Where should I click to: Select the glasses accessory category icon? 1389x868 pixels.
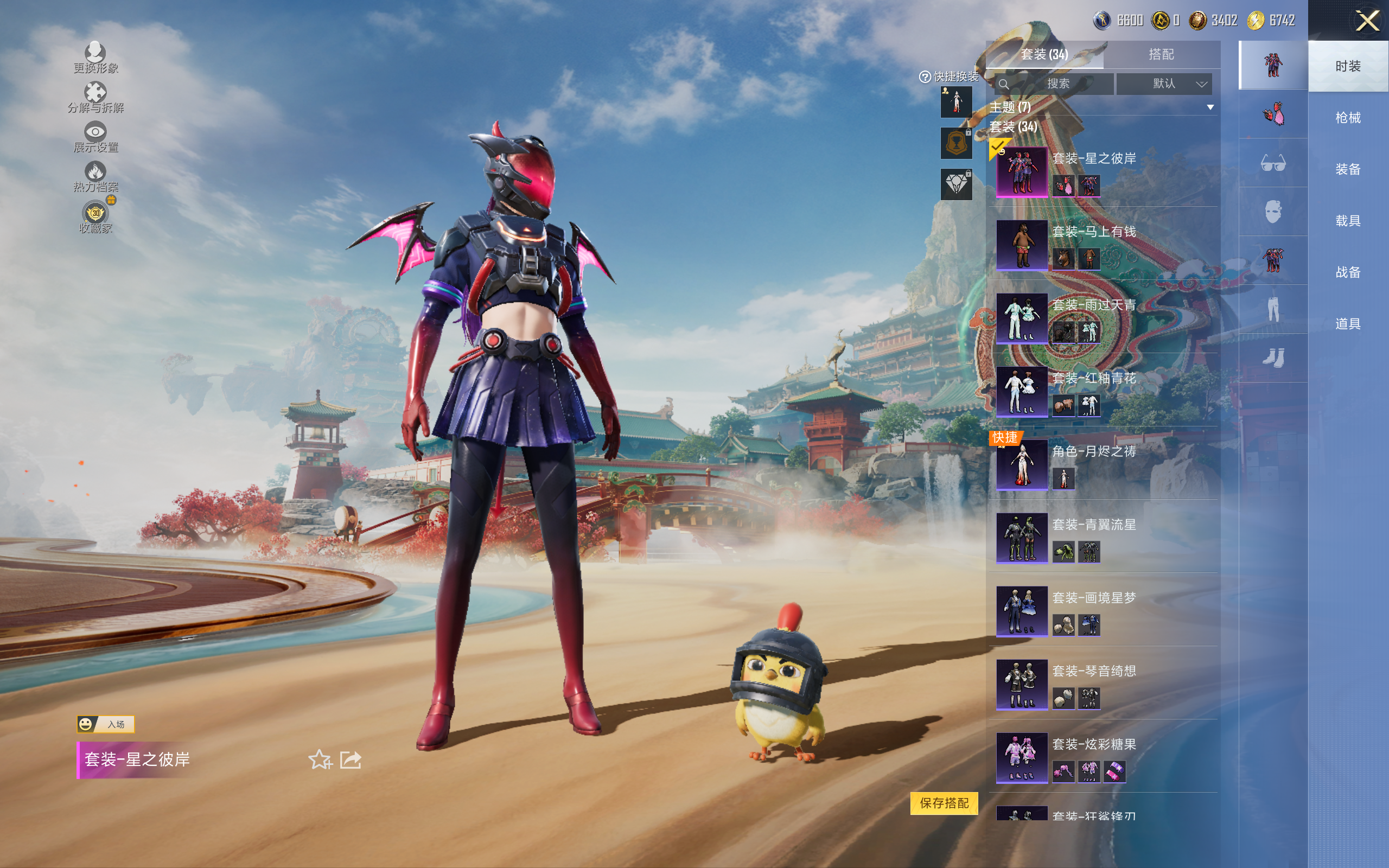tap(1272, 164)
